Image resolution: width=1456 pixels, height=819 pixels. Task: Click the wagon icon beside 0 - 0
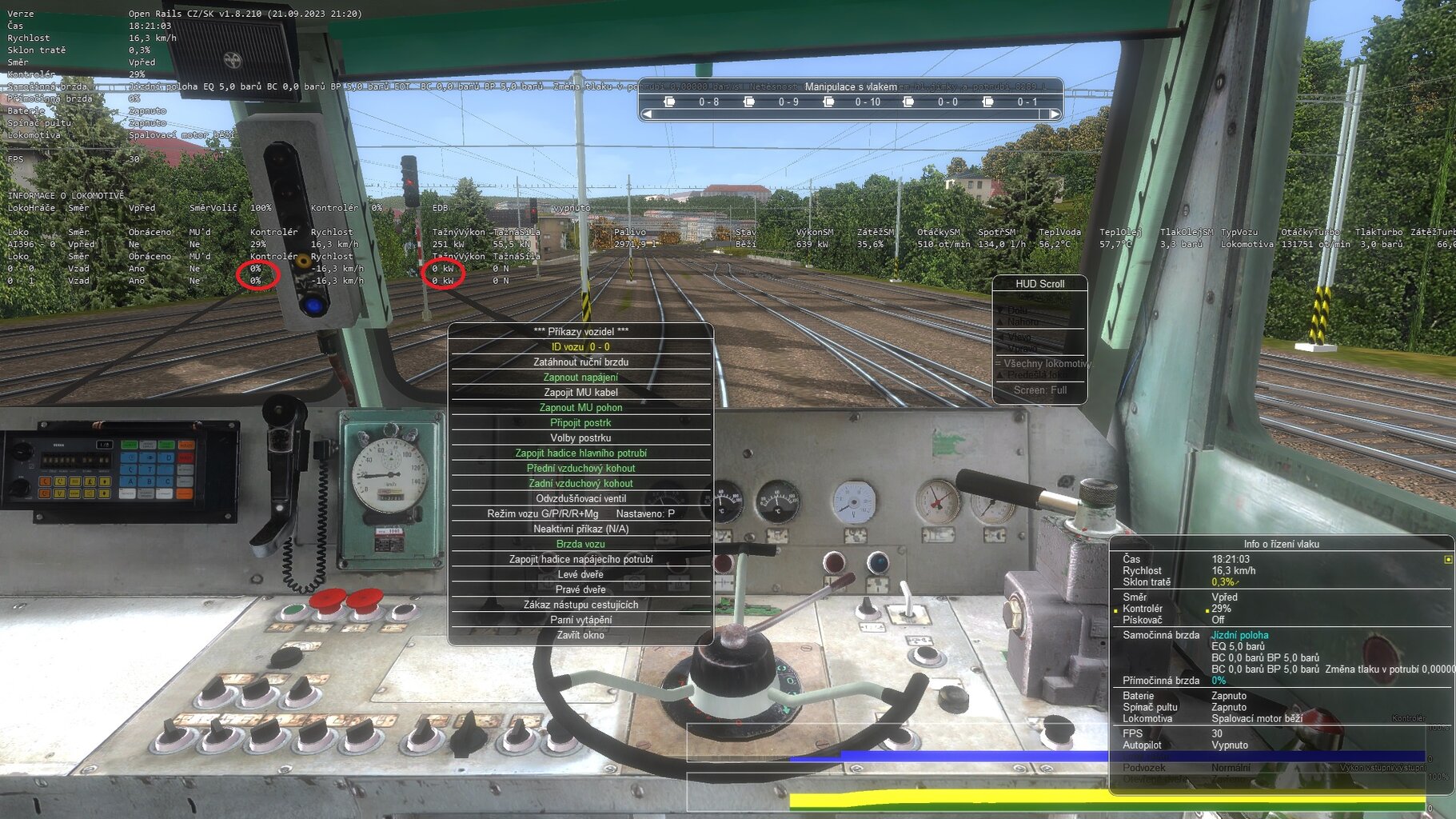pos(909,102)
